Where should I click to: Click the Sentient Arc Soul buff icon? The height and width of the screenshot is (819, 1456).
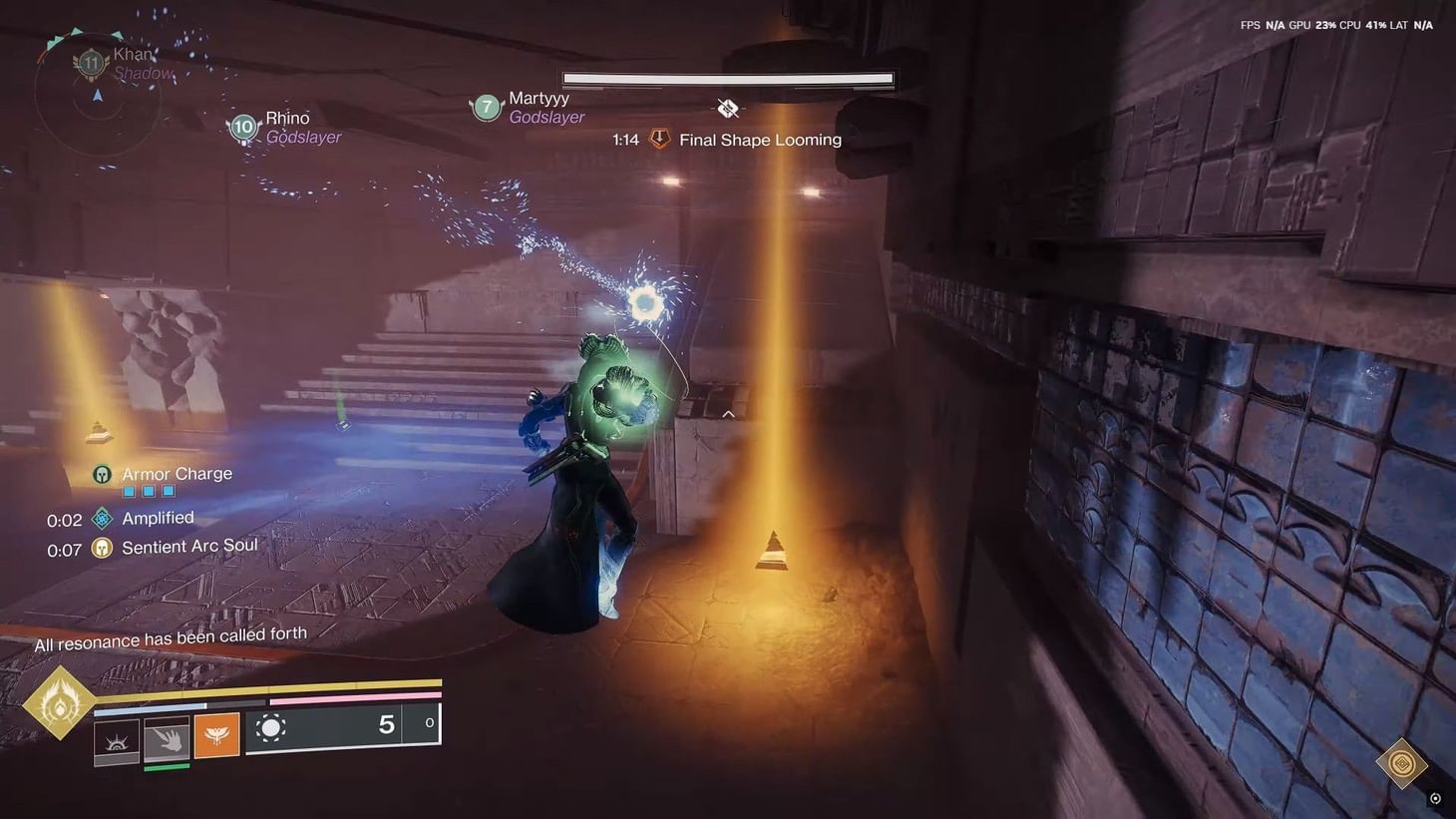(100, 547)
